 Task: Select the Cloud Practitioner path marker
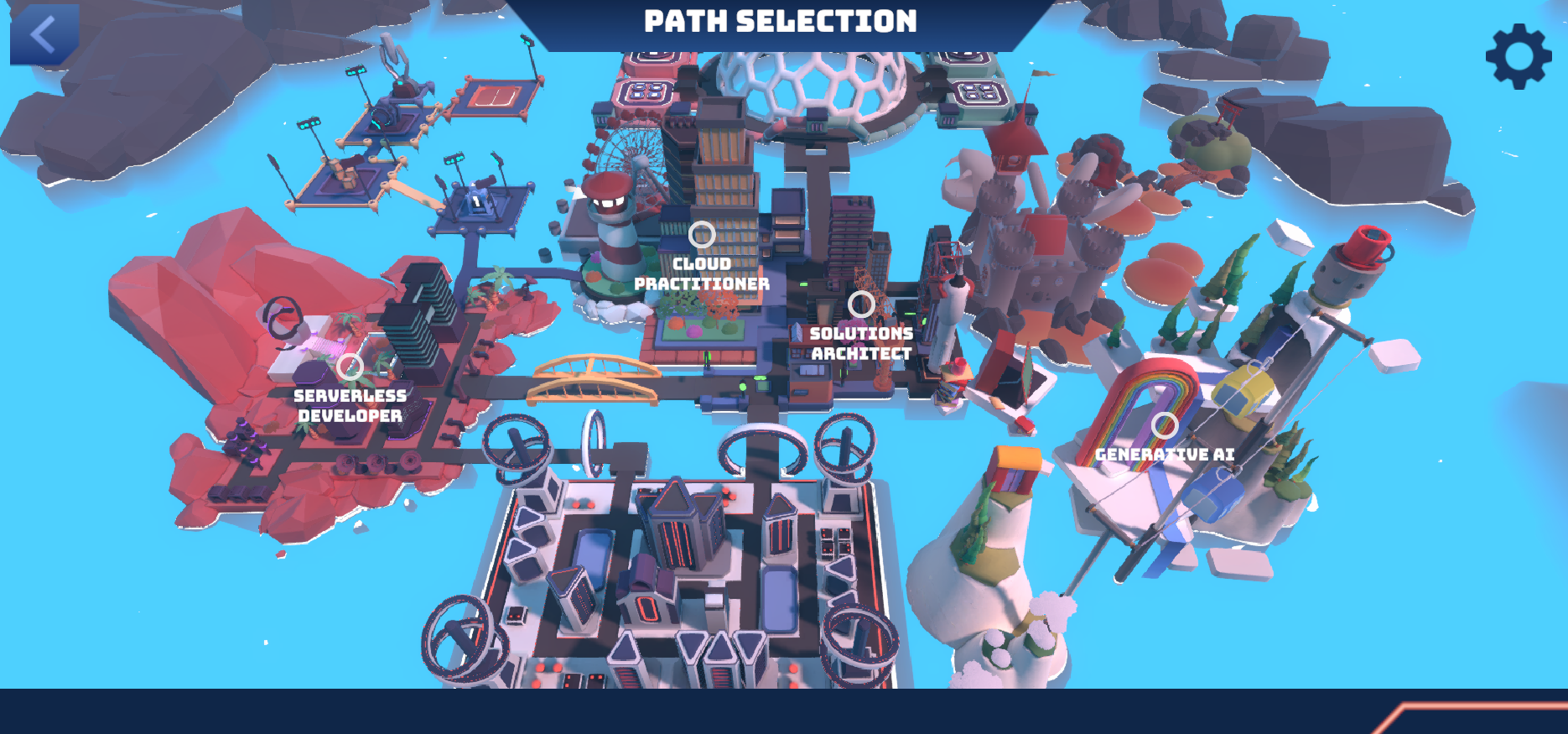(702, 235)
